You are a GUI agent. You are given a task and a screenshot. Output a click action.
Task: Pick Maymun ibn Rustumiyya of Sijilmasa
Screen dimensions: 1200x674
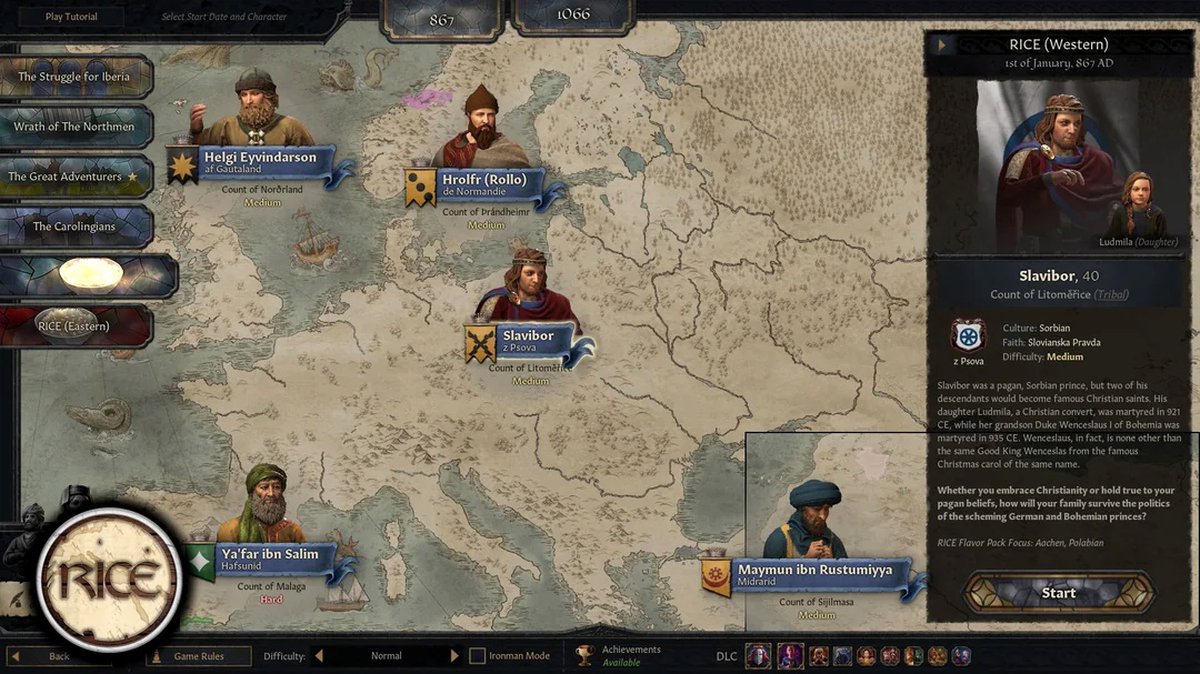point(814,574)
